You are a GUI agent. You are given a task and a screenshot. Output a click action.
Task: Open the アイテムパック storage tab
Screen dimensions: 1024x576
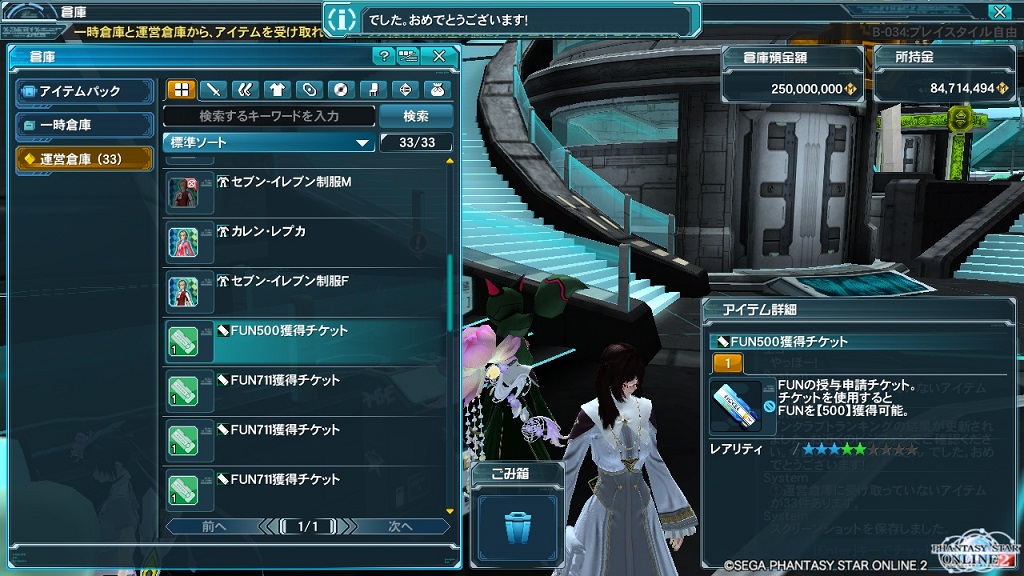click(84, 92)
